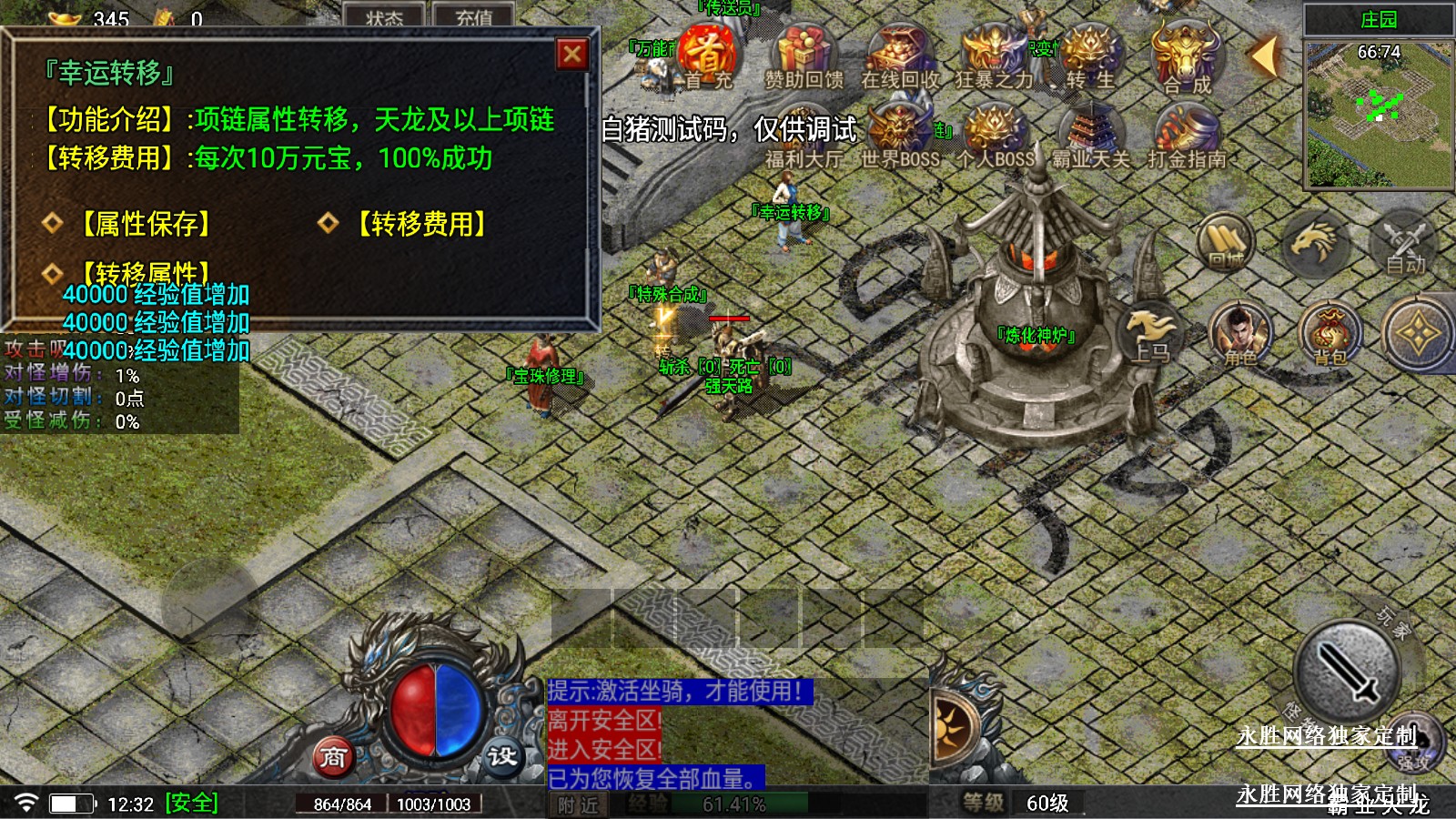The image size is (1456, 819).
Task: Collapse the top icon bar with arrow
Action: click(1264, 56)
